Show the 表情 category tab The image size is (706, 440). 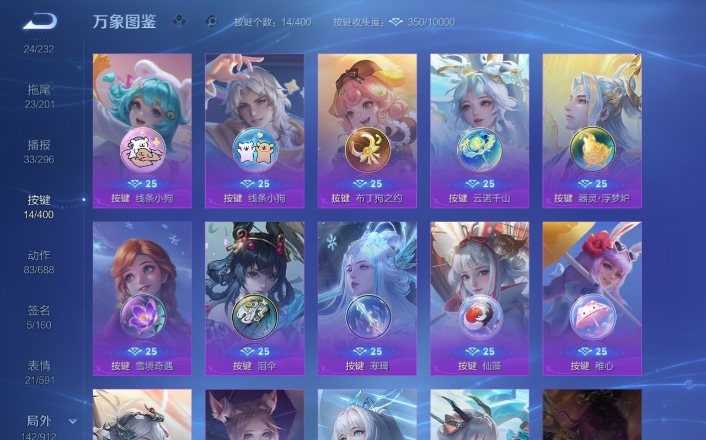pos(39,371)
